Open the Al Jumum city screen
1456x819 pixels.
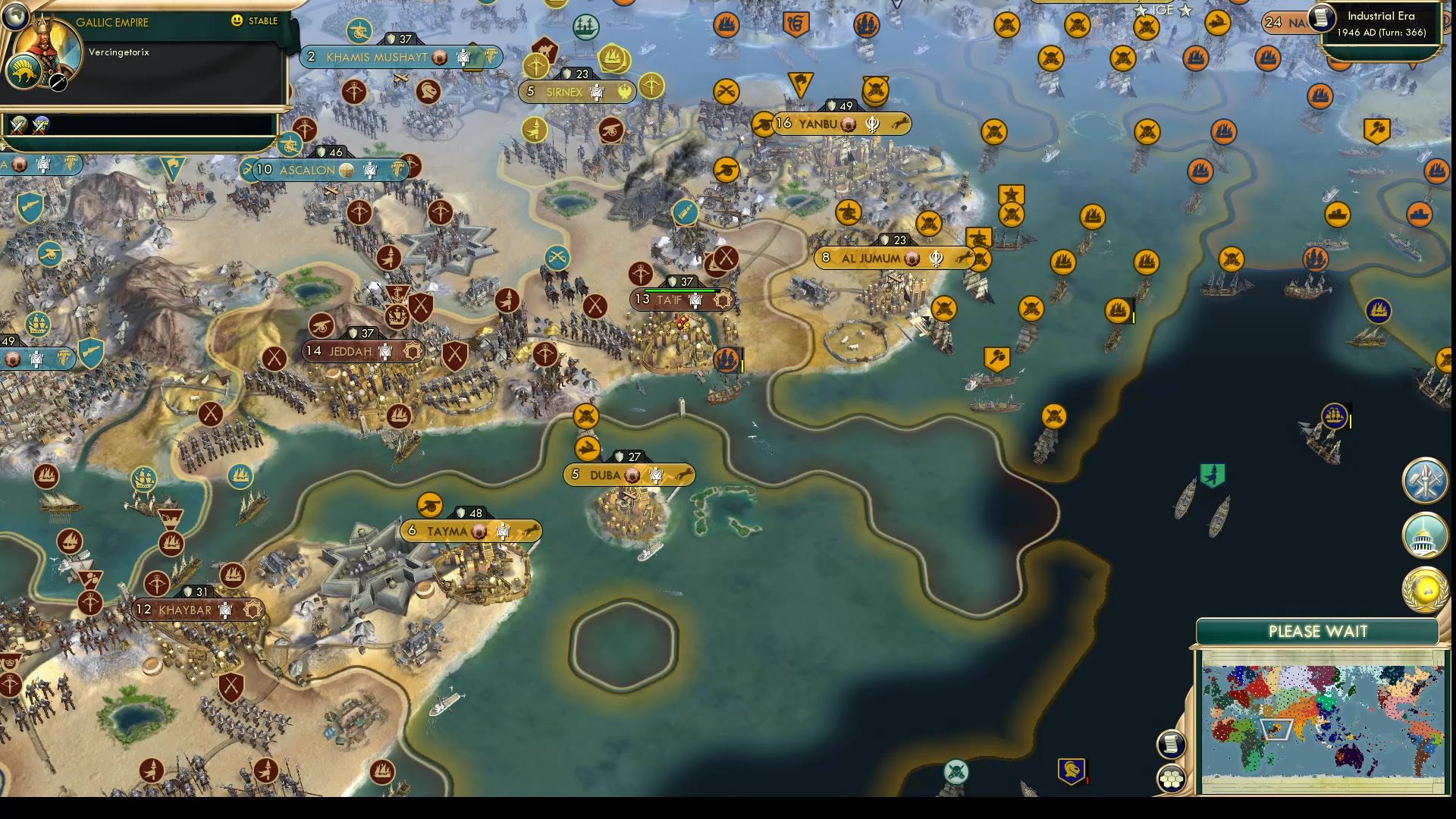872,258
